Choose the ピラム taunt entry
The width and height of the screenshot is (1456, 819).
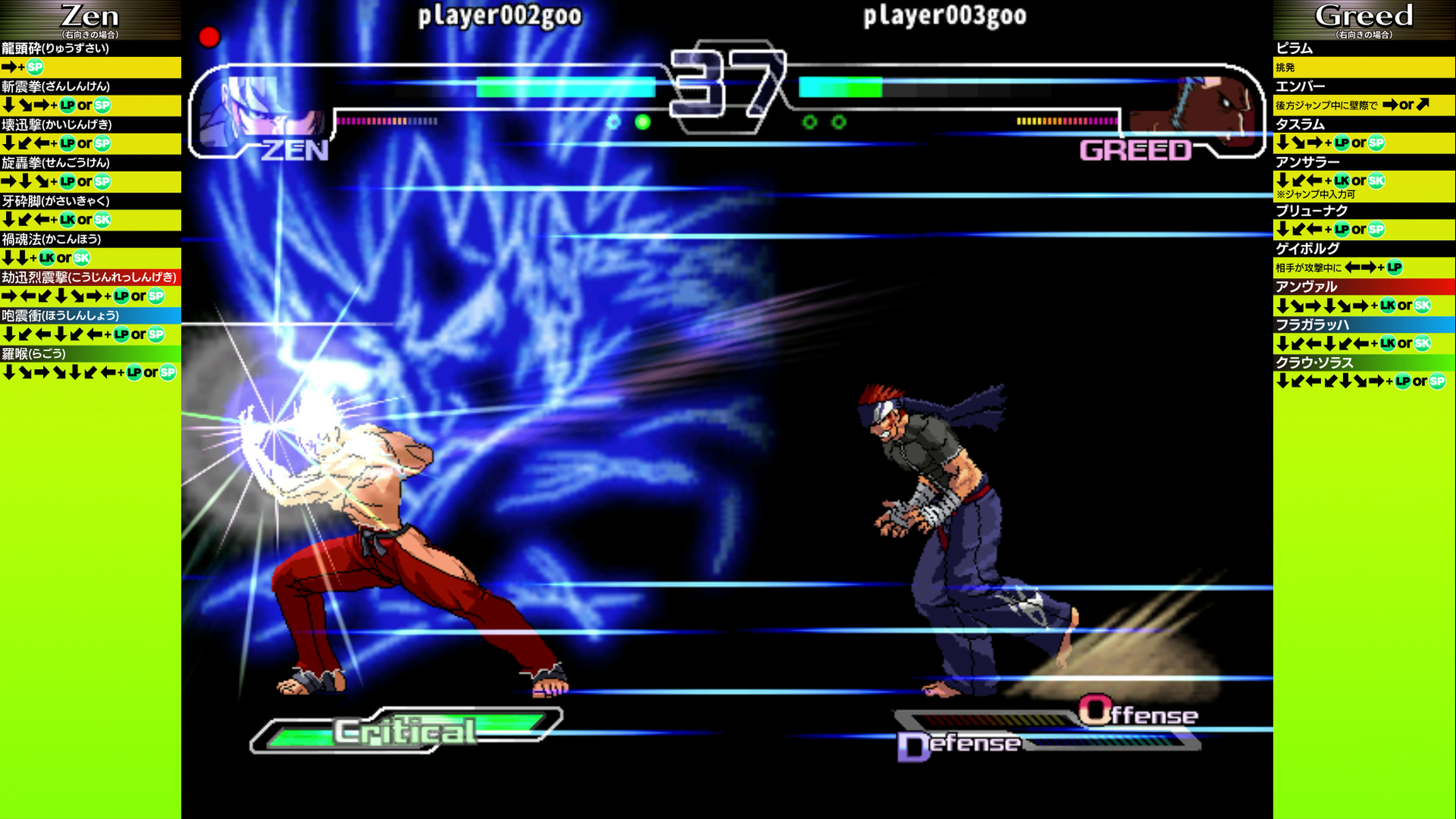point(1294,49)
